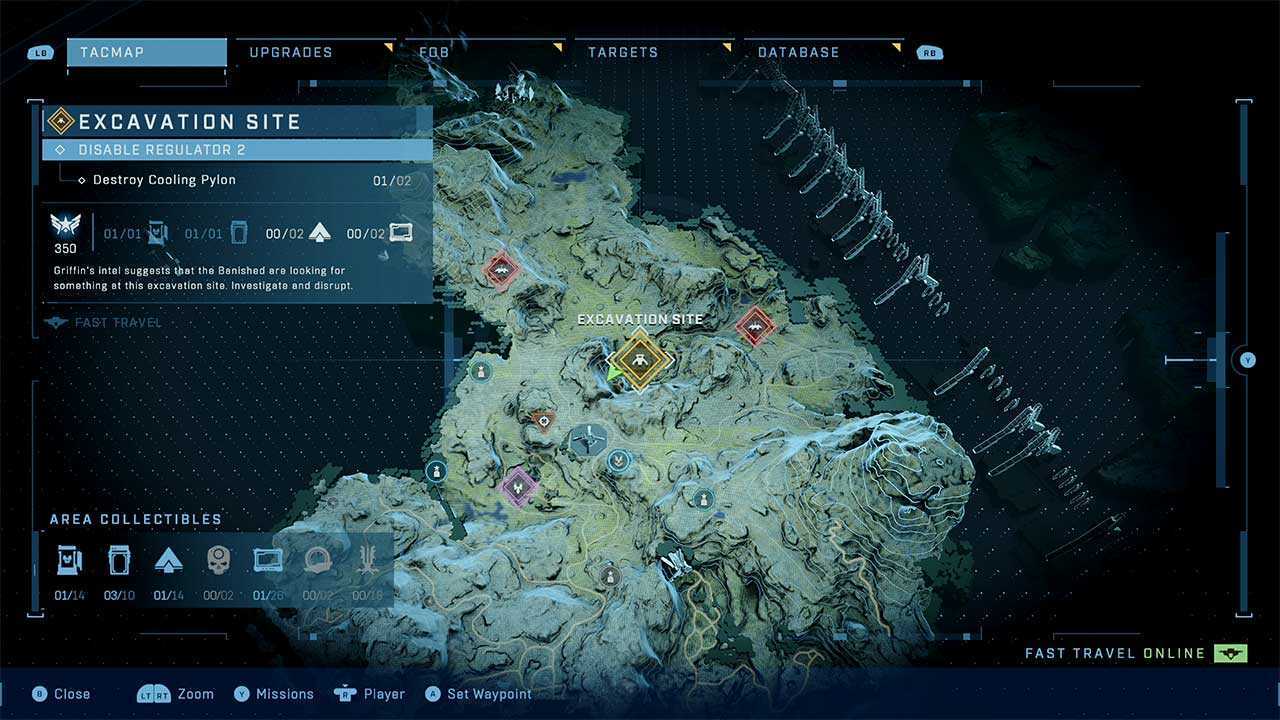Select the Targets tab
Viewport: 1280px width, 720px height.
tap(622, 52)
